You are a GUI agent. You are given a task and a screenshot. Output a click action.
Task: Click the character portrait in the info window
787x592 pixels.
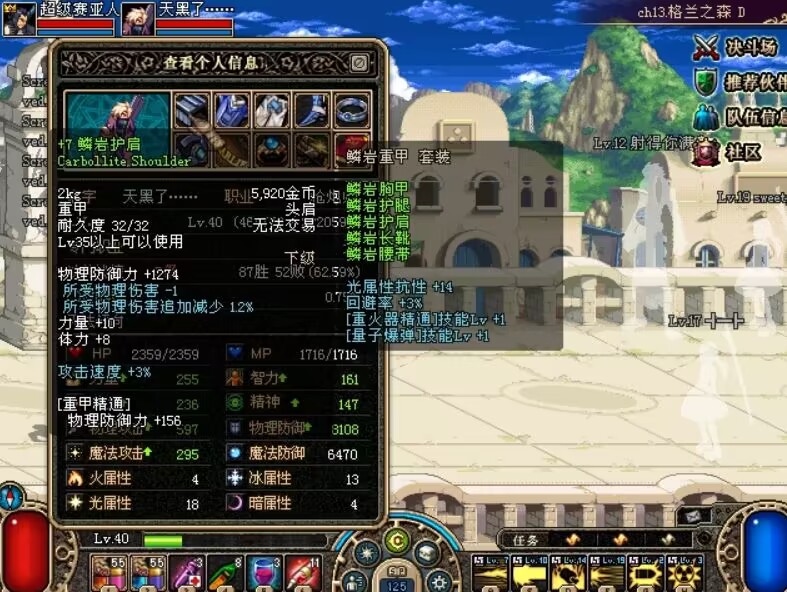pos(118,112)
